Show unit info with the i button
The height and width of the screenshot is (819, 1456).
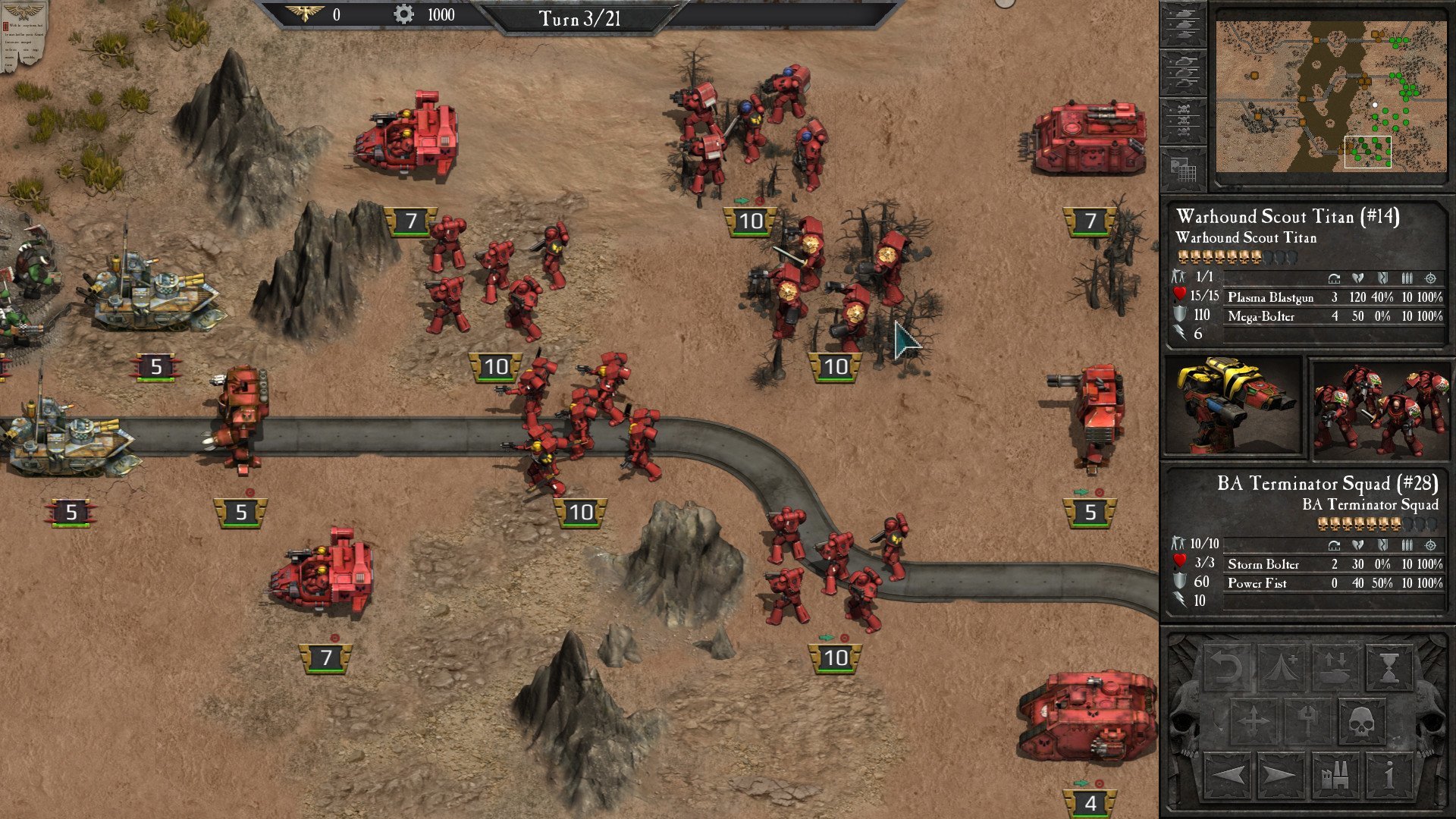pos(1389,775)
